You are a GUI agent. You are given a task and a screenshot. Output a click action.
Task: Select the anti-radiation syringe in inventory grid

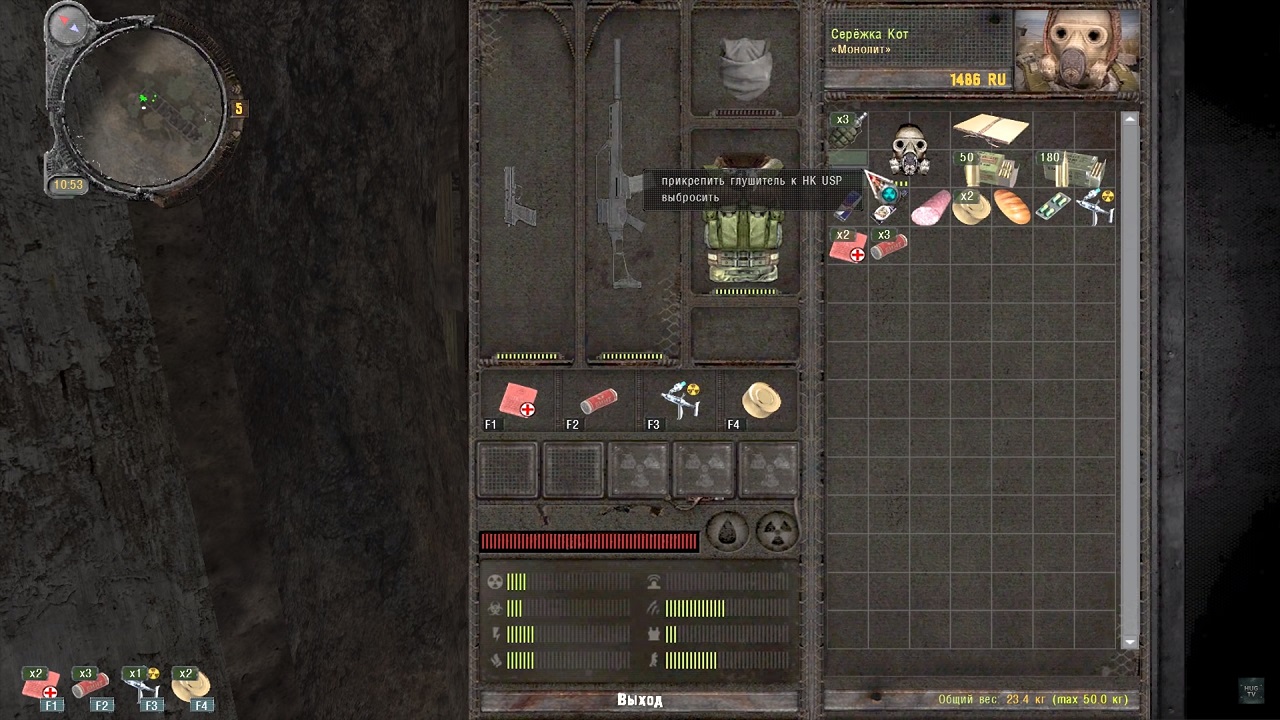point(1095,207)
